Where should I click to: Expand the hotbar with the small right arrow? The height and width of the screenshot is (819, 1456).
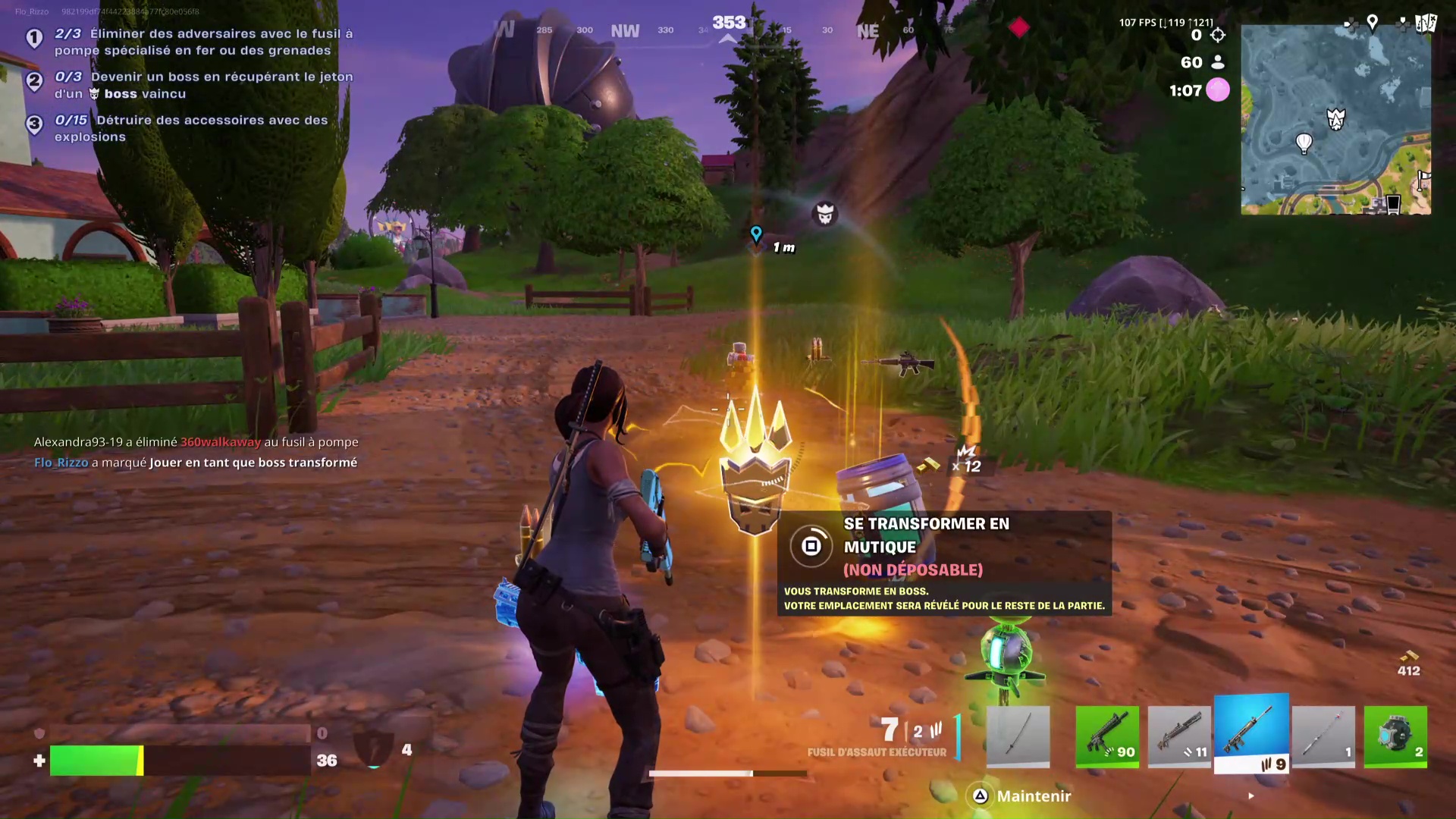[x=1250, y=796]
